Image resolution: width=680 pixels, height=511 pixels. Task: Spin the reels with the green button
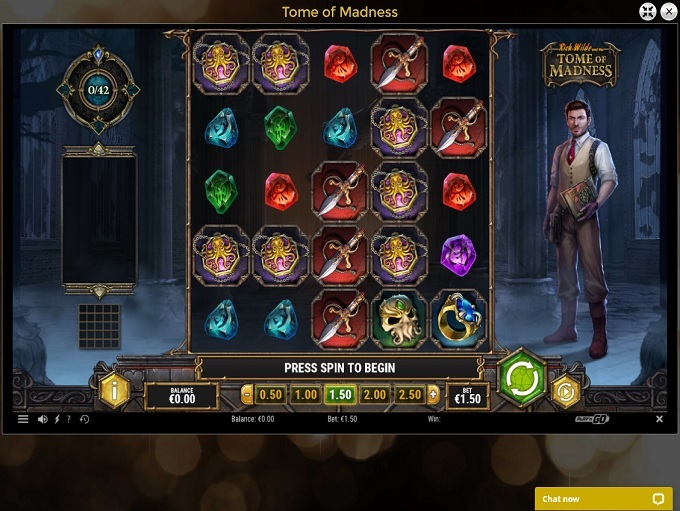[x=521, y=380]
